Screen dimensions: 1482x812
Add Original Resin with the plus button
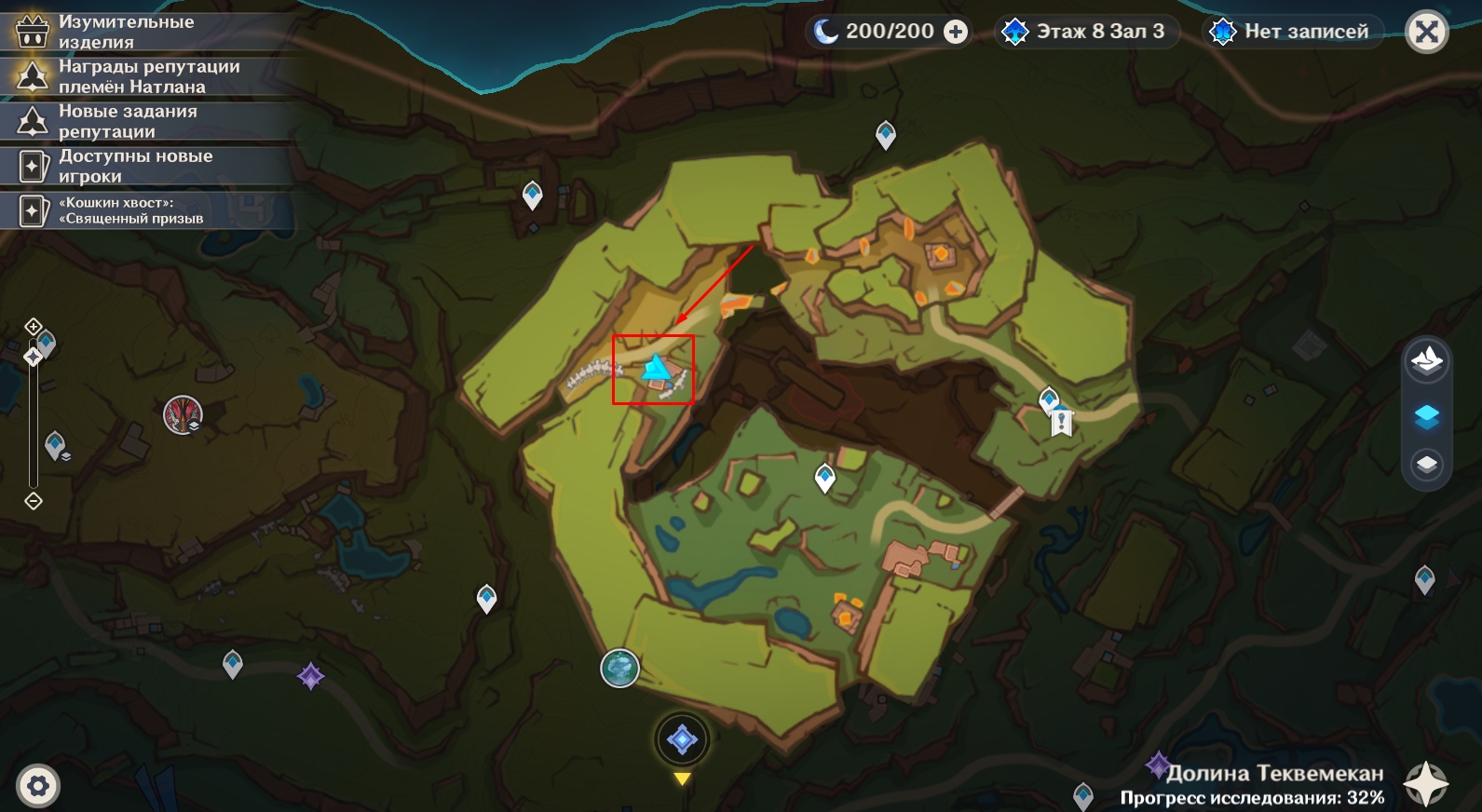point(956,32)
